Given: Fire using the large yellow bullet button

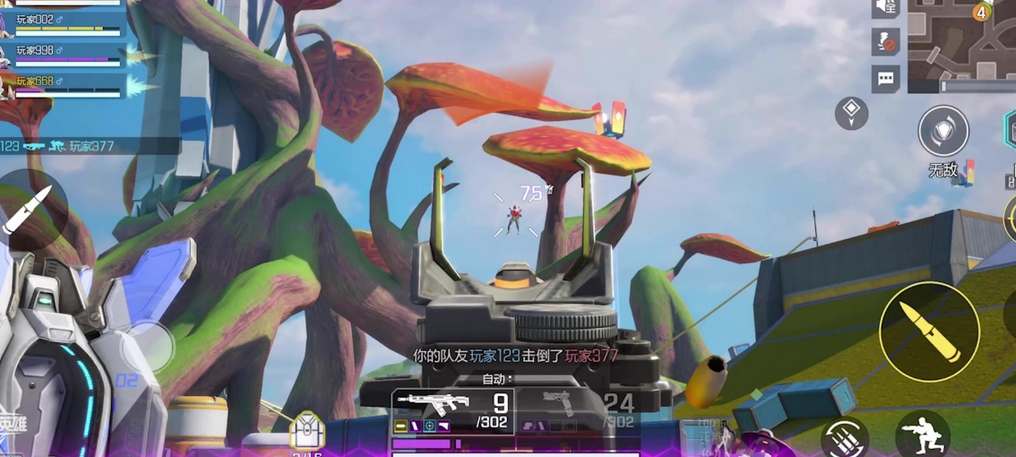Looking at the screenshot, I should pos(929,331).
